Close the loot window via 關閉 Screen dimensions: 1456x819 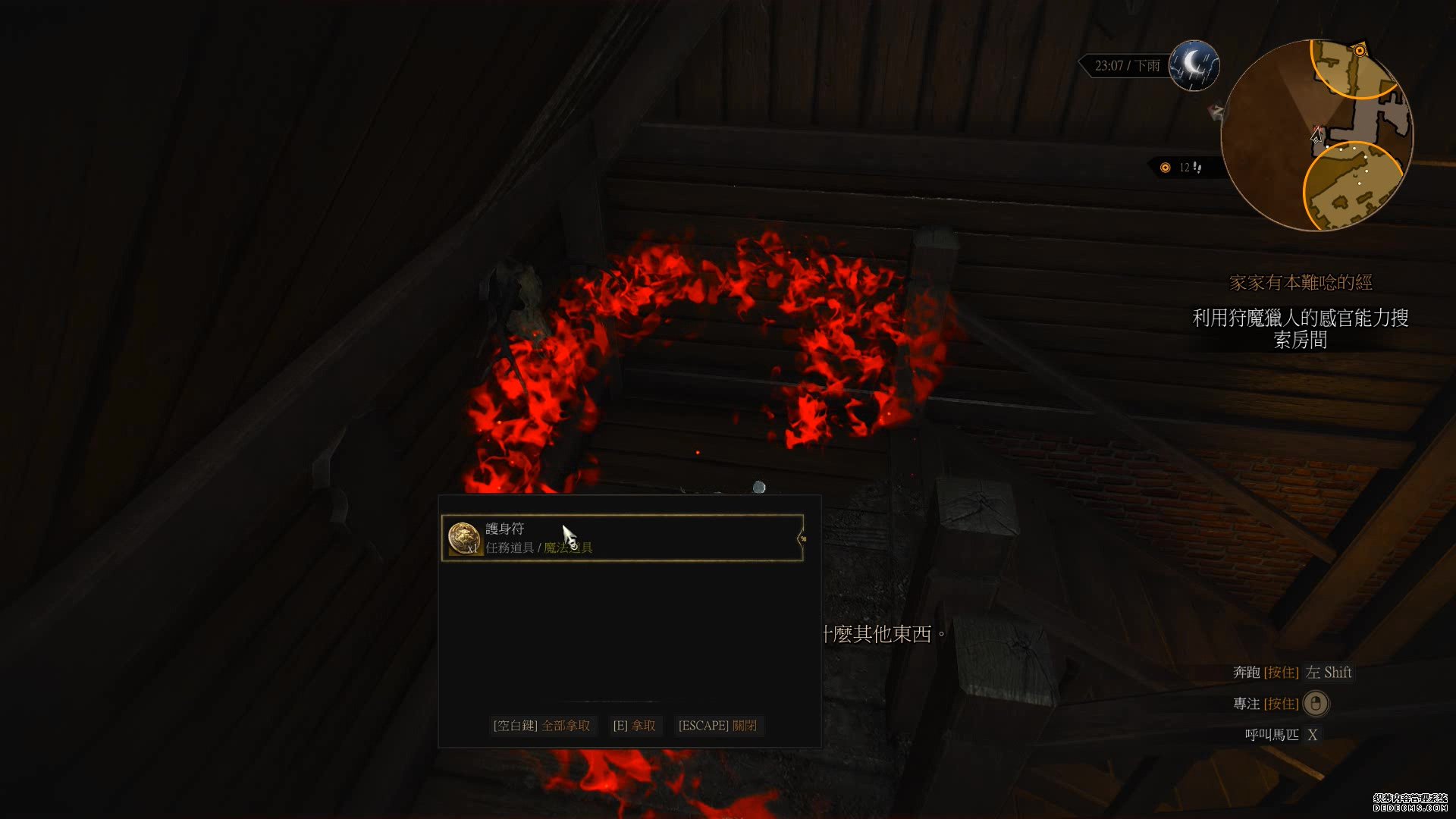click(x=717, y=726)
